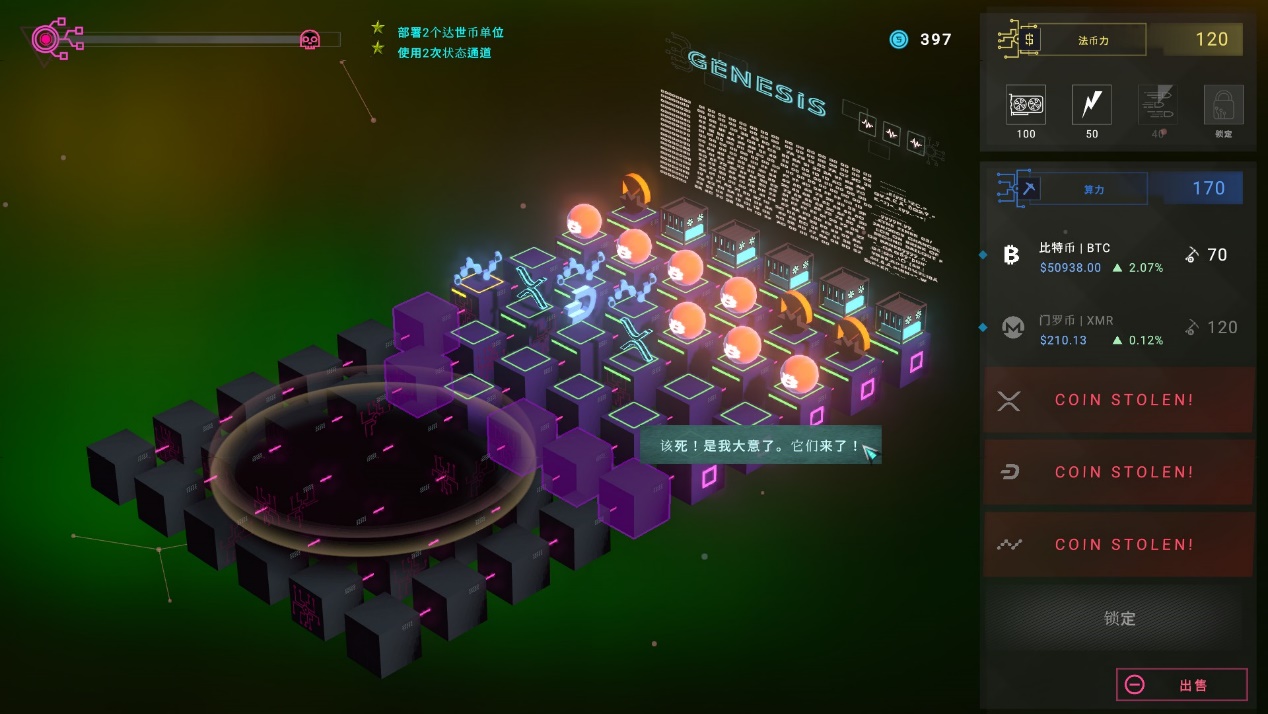Open the 法币力 fiat power panel header
Screen dimensions: 1268x714
(1092, 40)
